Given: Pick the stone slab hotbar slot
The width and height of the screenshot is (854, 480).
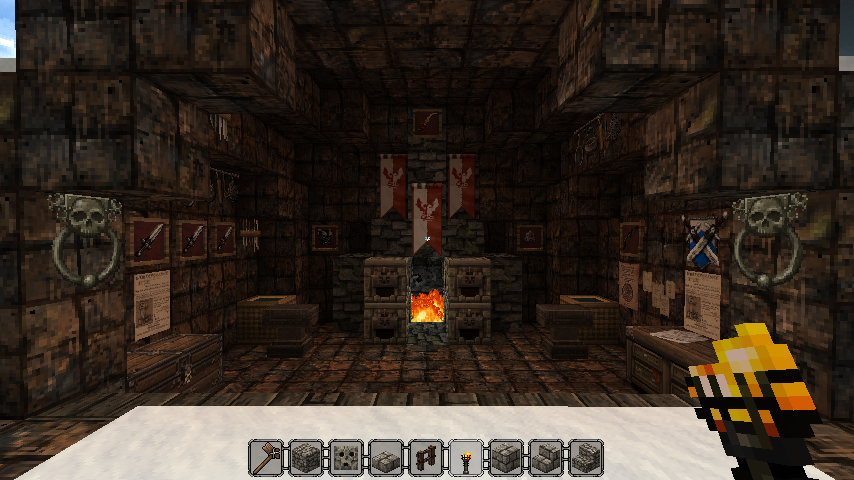Looking at the screenshot, I should pyautogui.click(x=386, y=457).
